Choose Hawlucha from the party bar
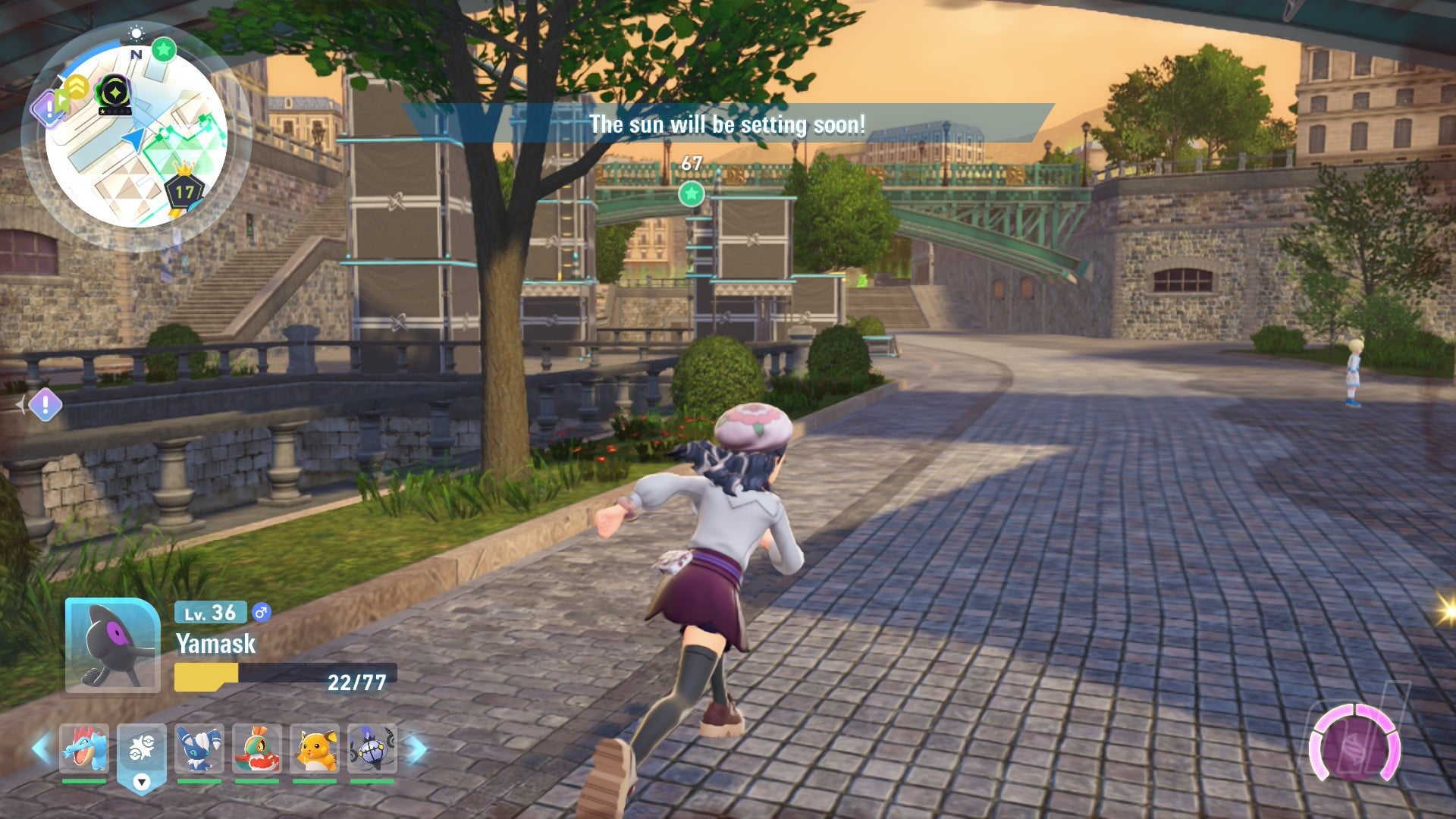1456x819 pixels. (x=257, y=748)
